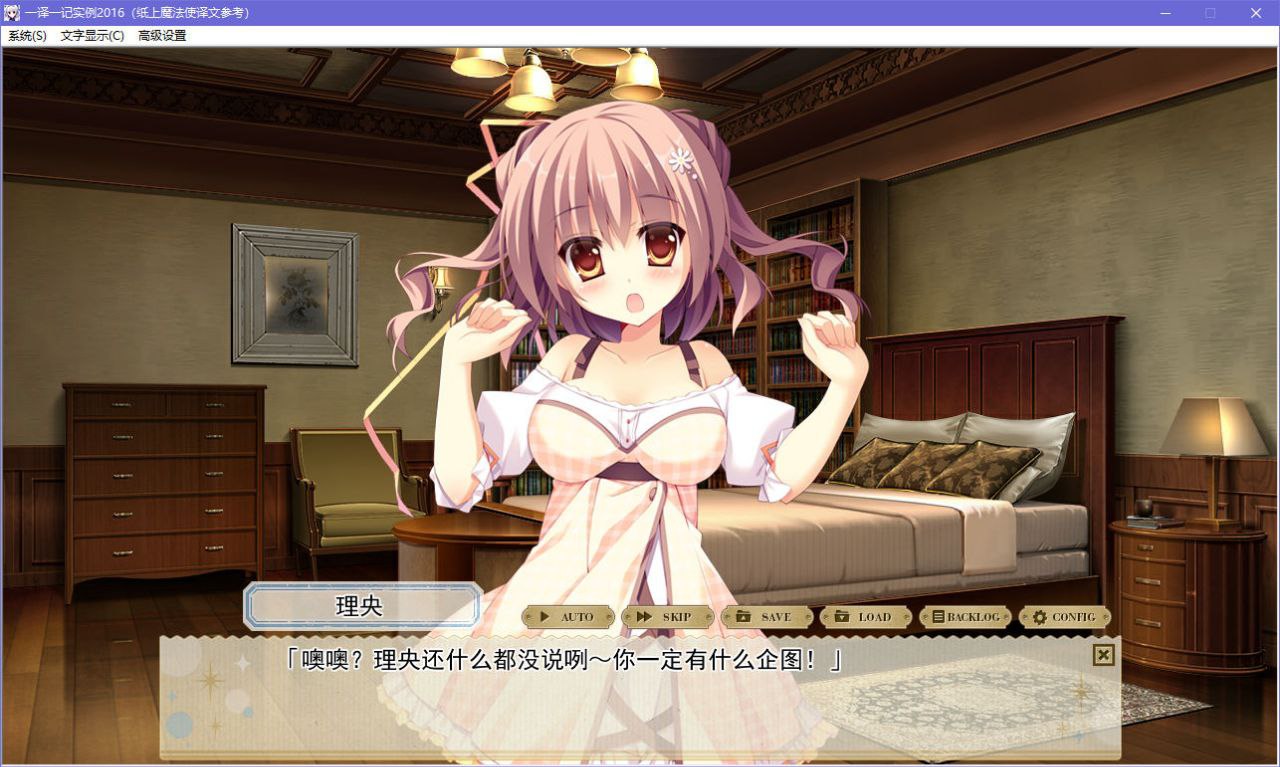The image size is (1280, 767).
Task: Enable auto-read mode with AUTO
Action: pos(568,617)
